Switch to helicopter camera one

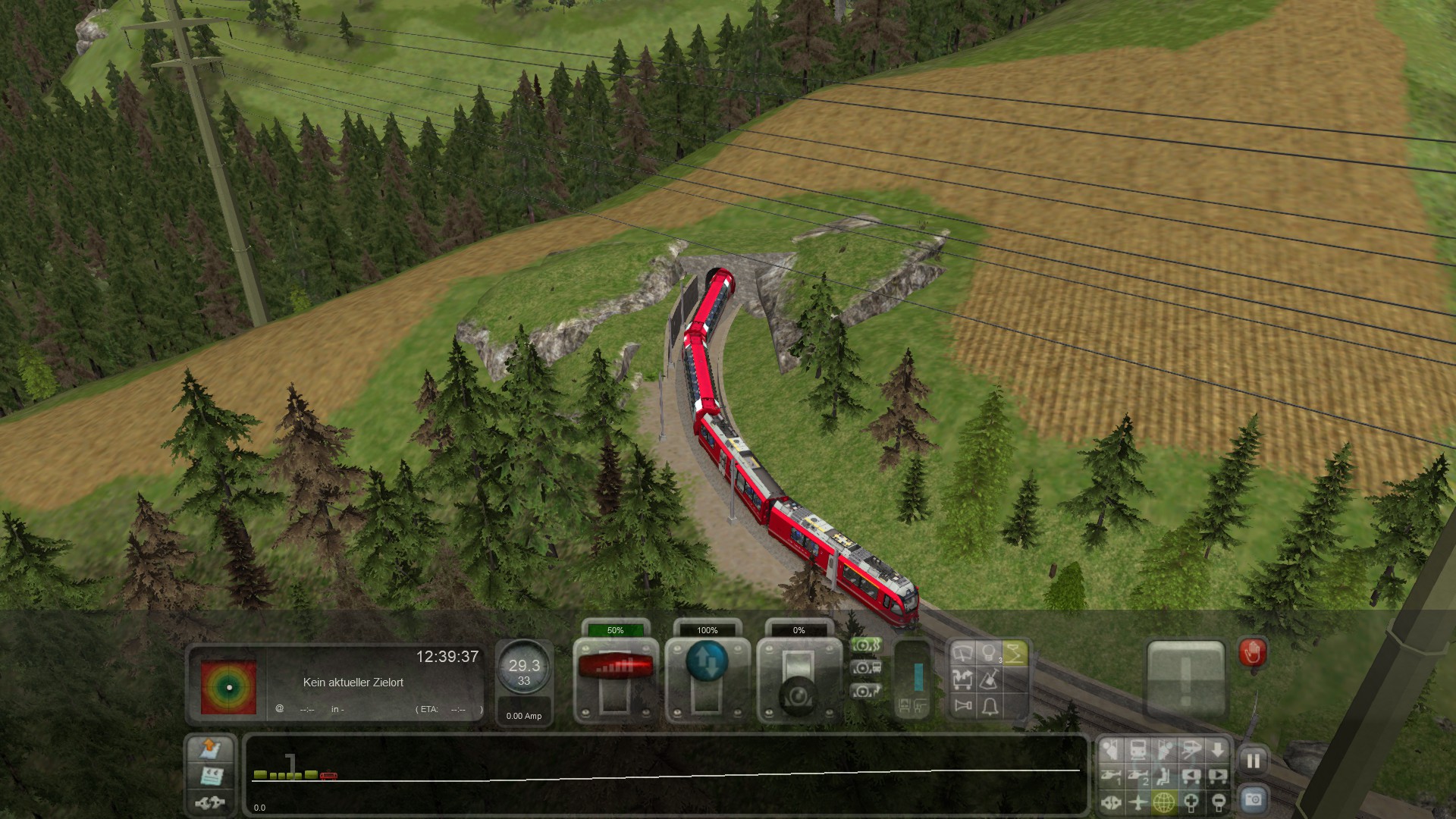click(x=1111, y=776)
